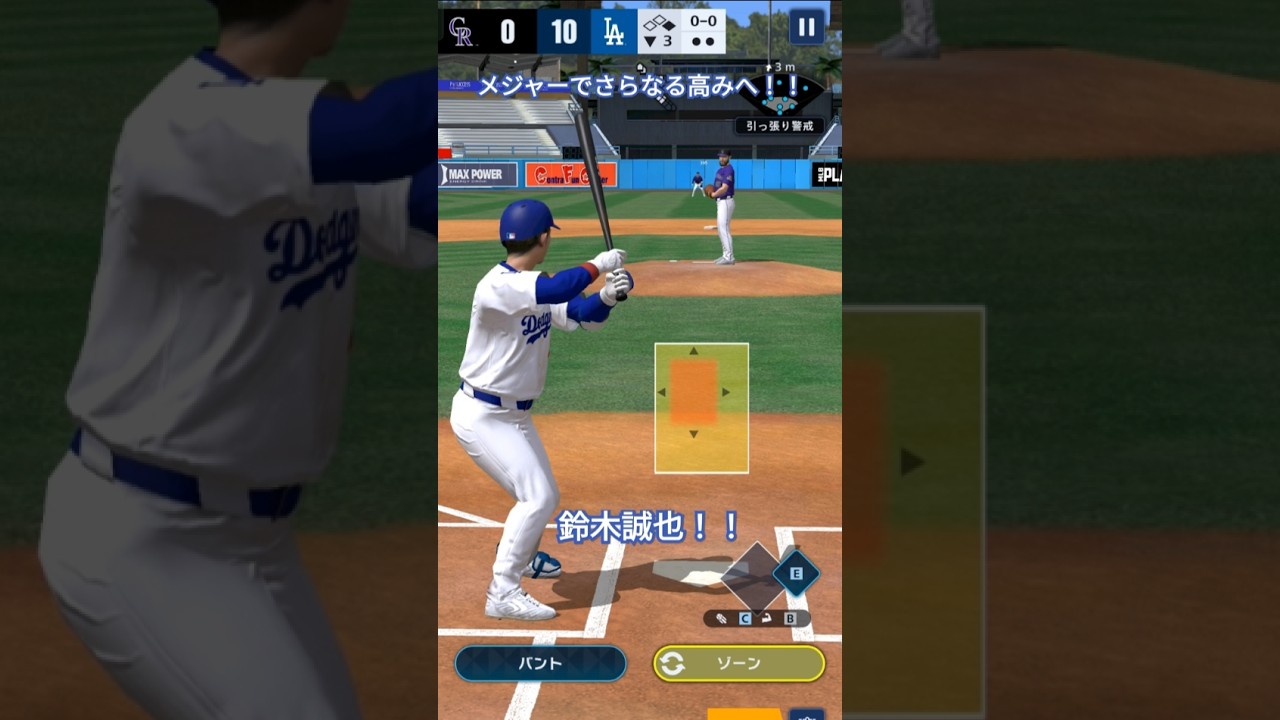1280x720 pixels.
Task: Select the B power rating indicator
Action: click(790, 619)
